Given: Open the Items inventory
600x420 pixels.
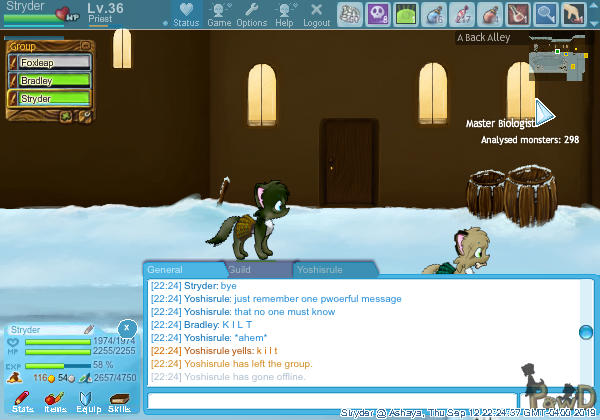Looking at the screenshot, I should pyautogui.click(x=54, y=403).
